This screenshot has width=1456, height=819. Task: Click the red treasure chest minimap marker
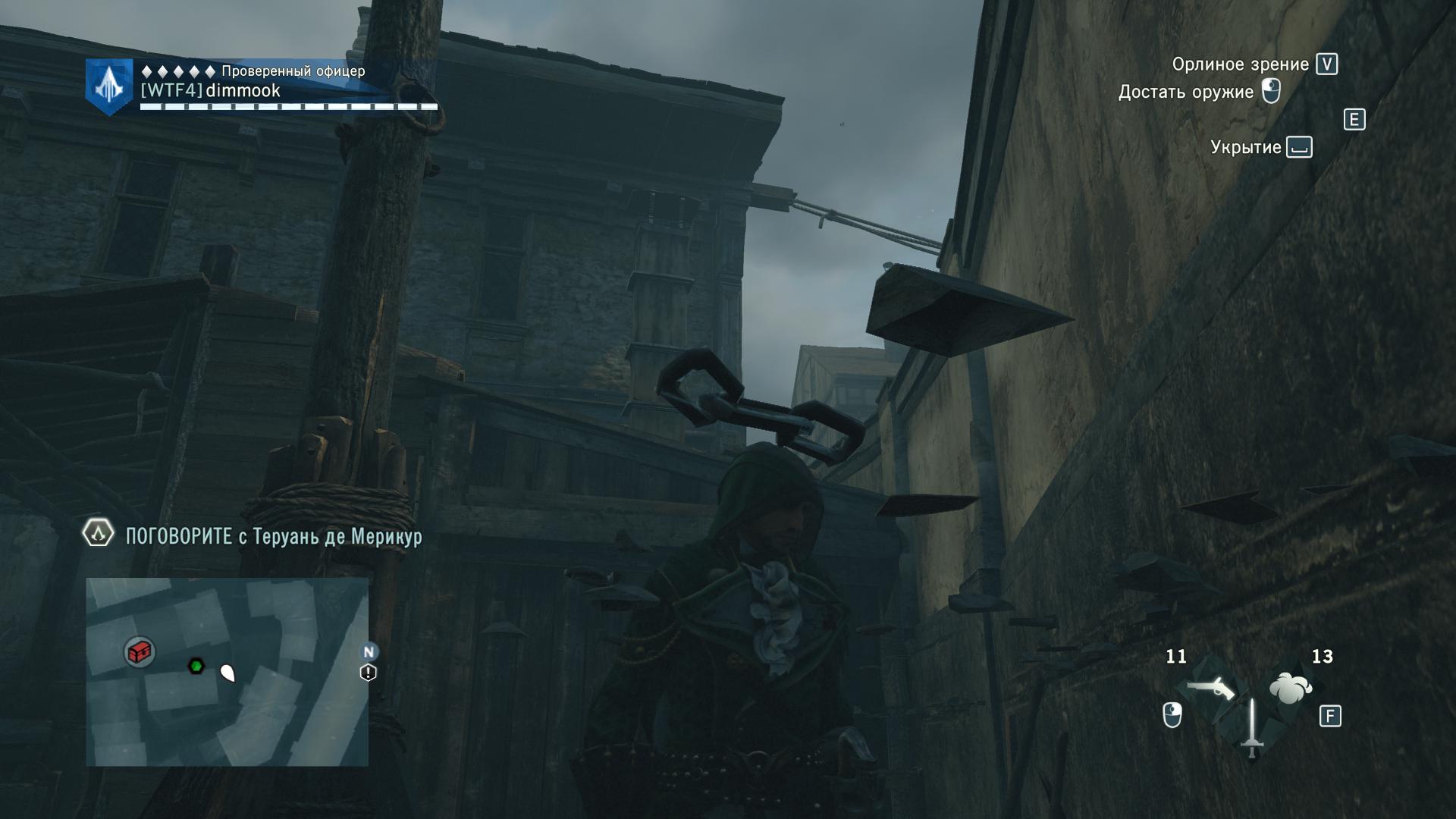(140, 651)
